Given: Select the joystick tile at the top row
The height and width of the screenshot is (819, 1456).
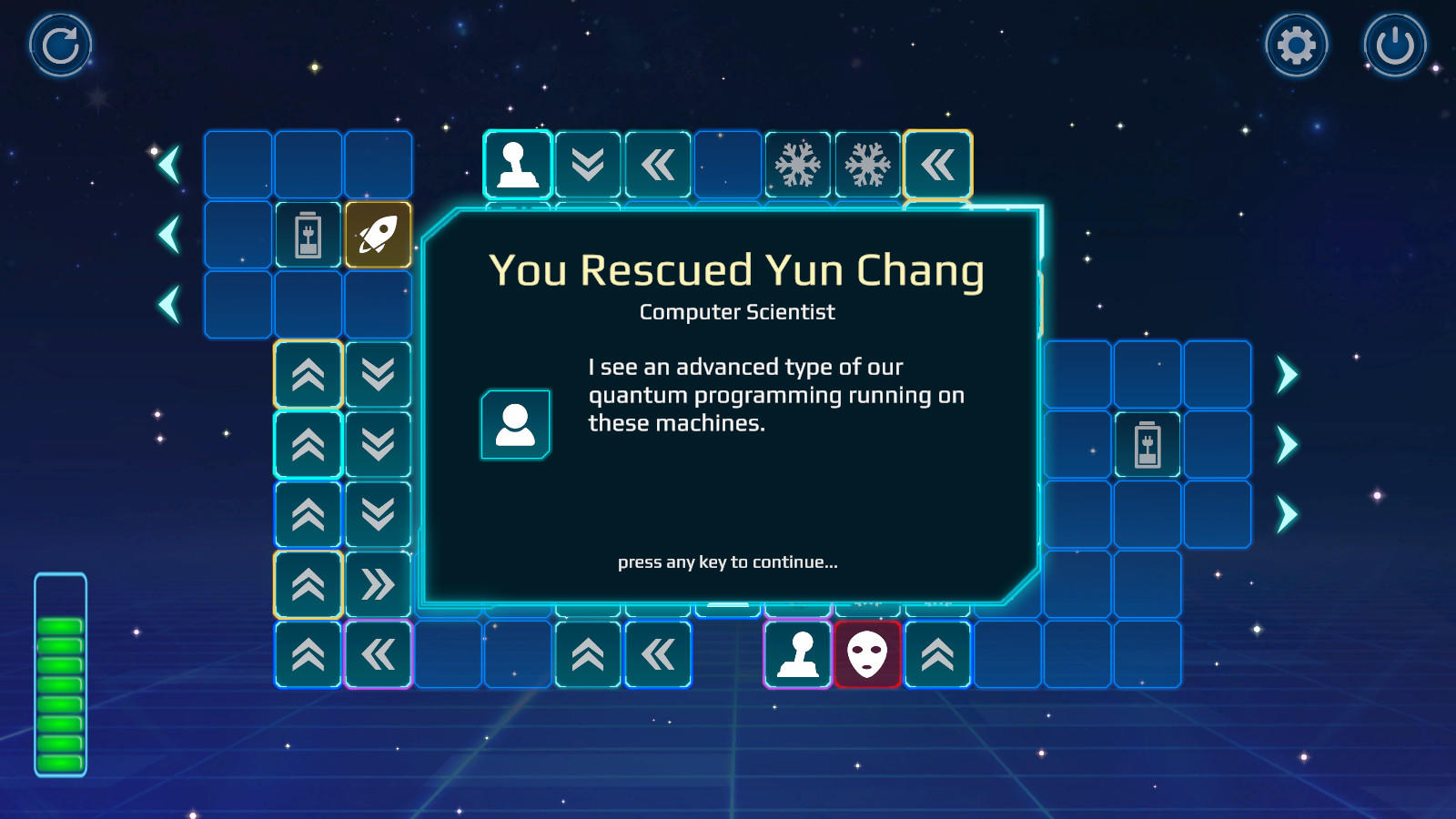Looking at the screenshot, I should pyautogui.click(x=516, y=165).
